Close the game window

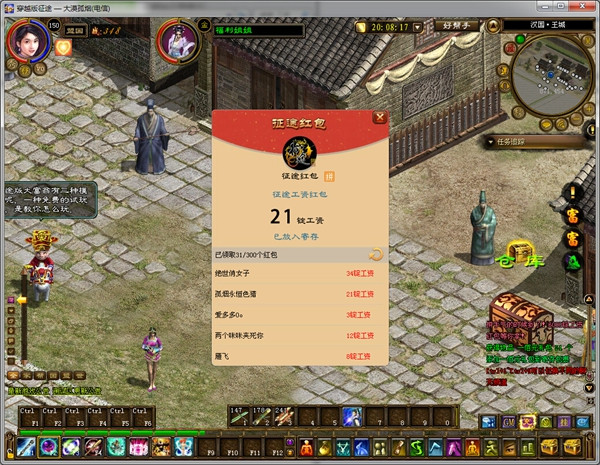click(x=583, y=8)
